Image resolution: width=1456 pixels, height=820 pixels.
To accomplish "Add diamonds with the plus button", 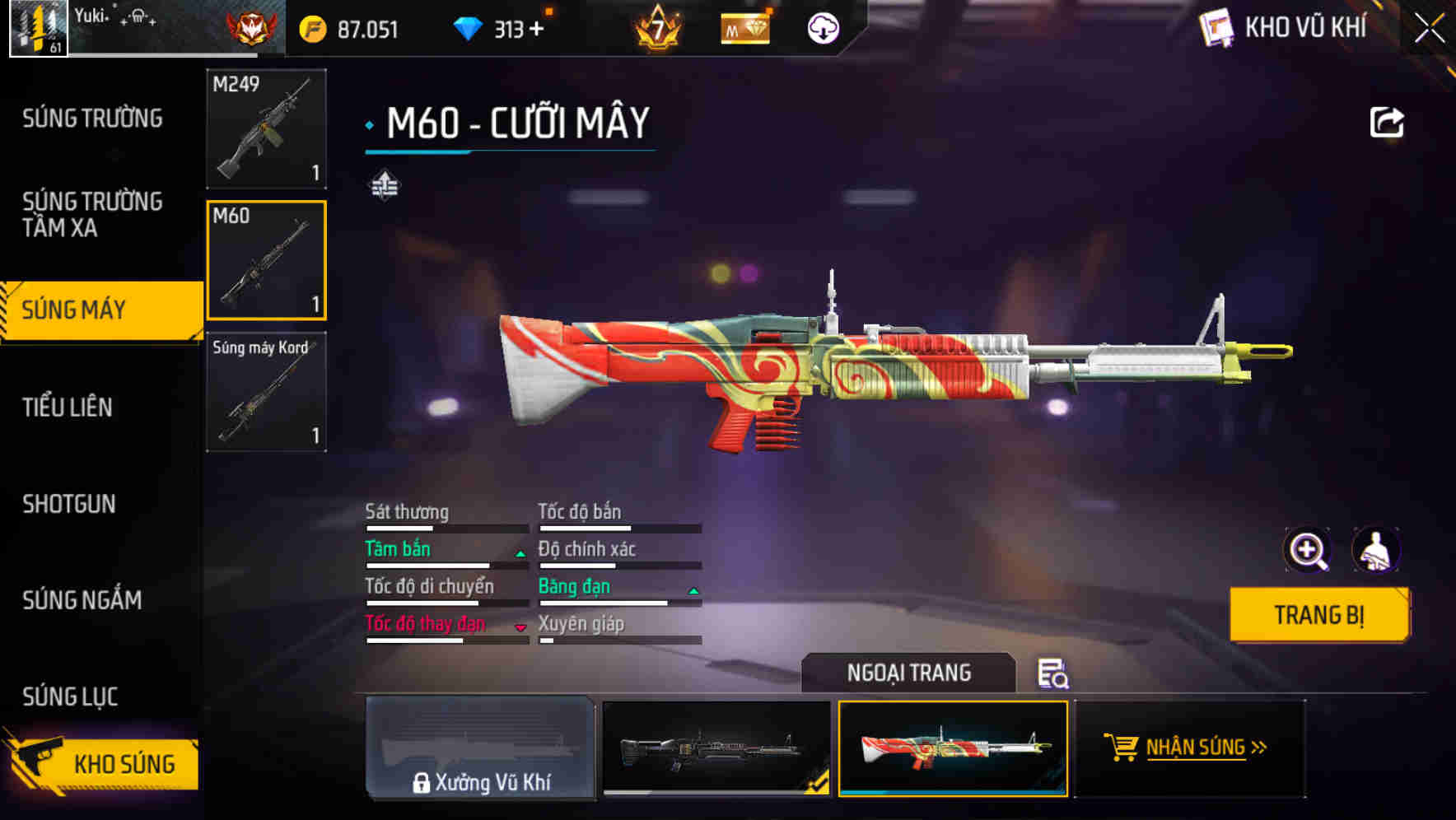I will [x=537, y=30].
